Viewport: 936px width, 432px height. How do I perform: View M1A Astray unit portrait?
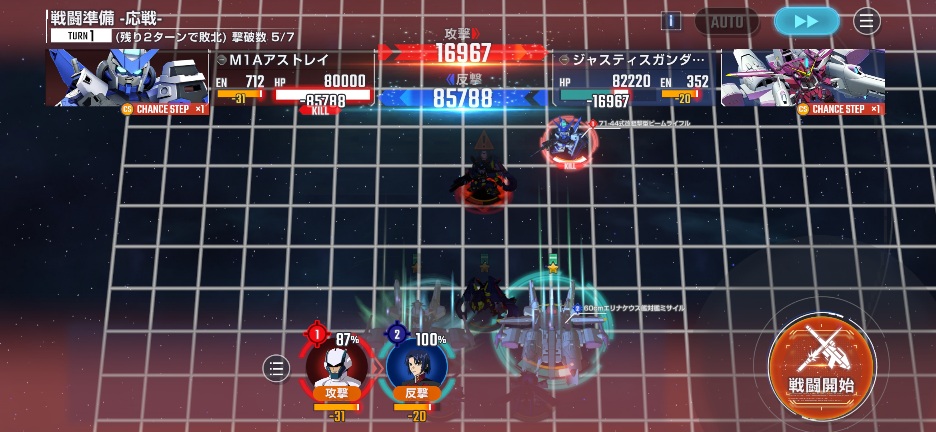(x=126, y=78)
